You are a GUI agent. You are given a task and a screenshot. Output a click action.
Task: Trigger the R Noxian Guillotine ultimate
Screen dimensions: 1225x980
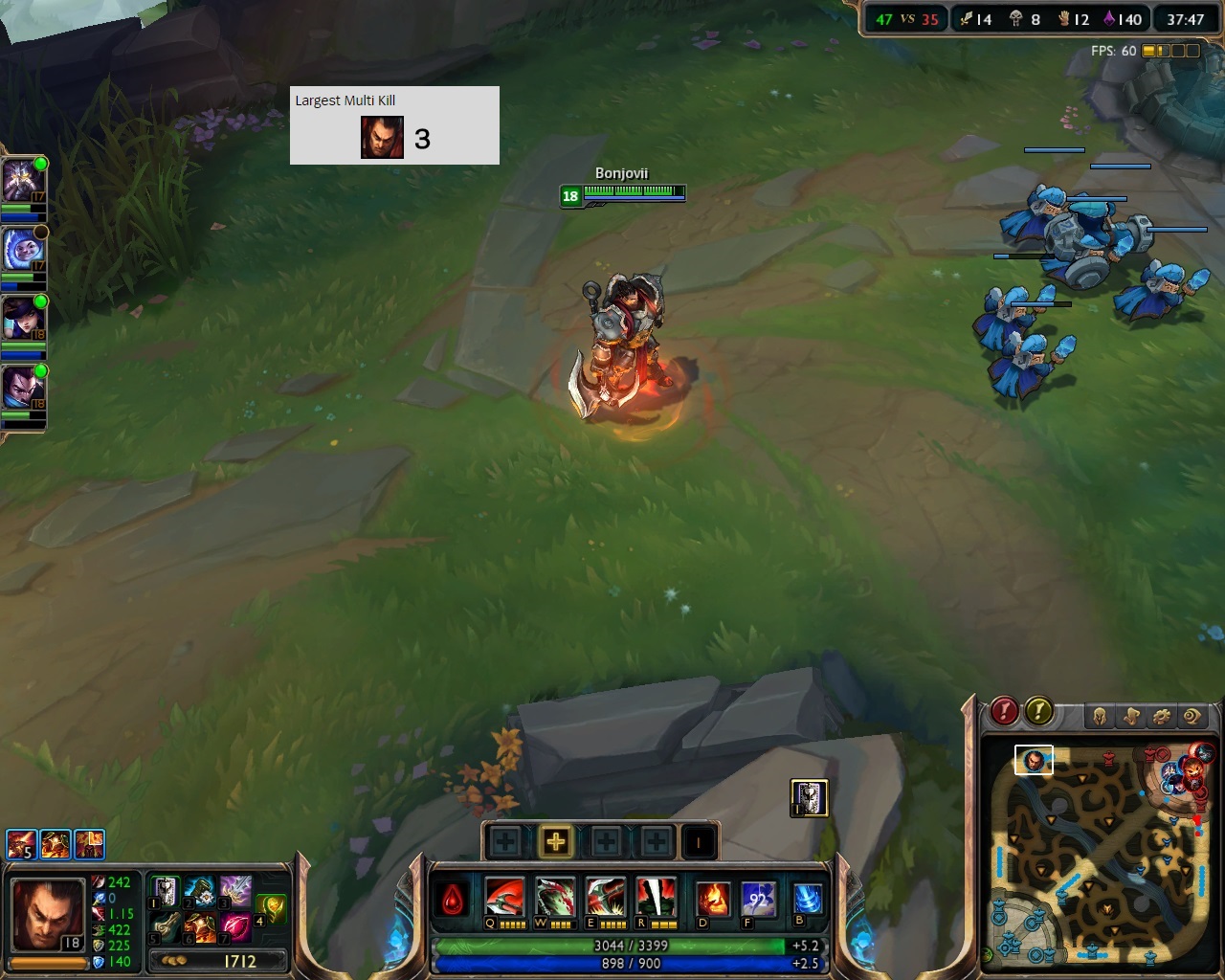click(x=657, y=899)
